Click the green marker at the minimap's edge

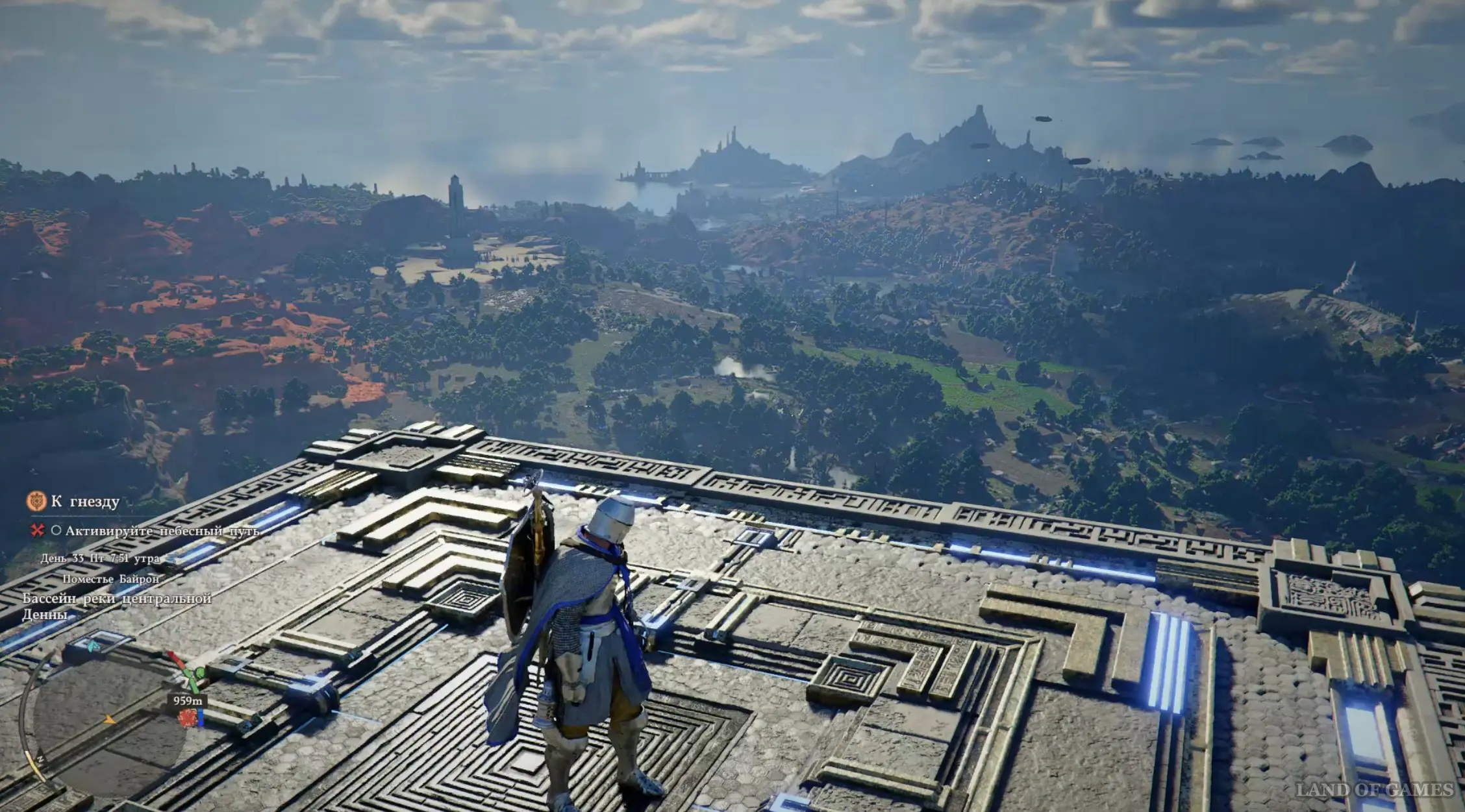[x=199, y=673]
